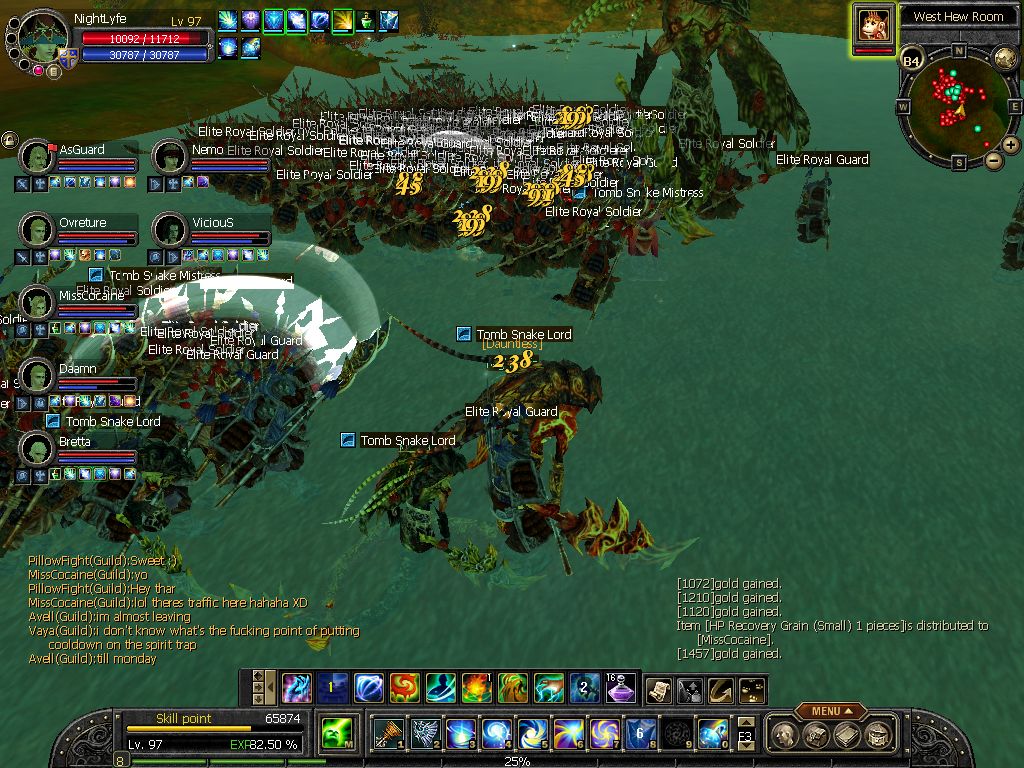Toggle the party lock padlock icon
The height and width of the screenshot is (768, 1024).
point(9,140)
